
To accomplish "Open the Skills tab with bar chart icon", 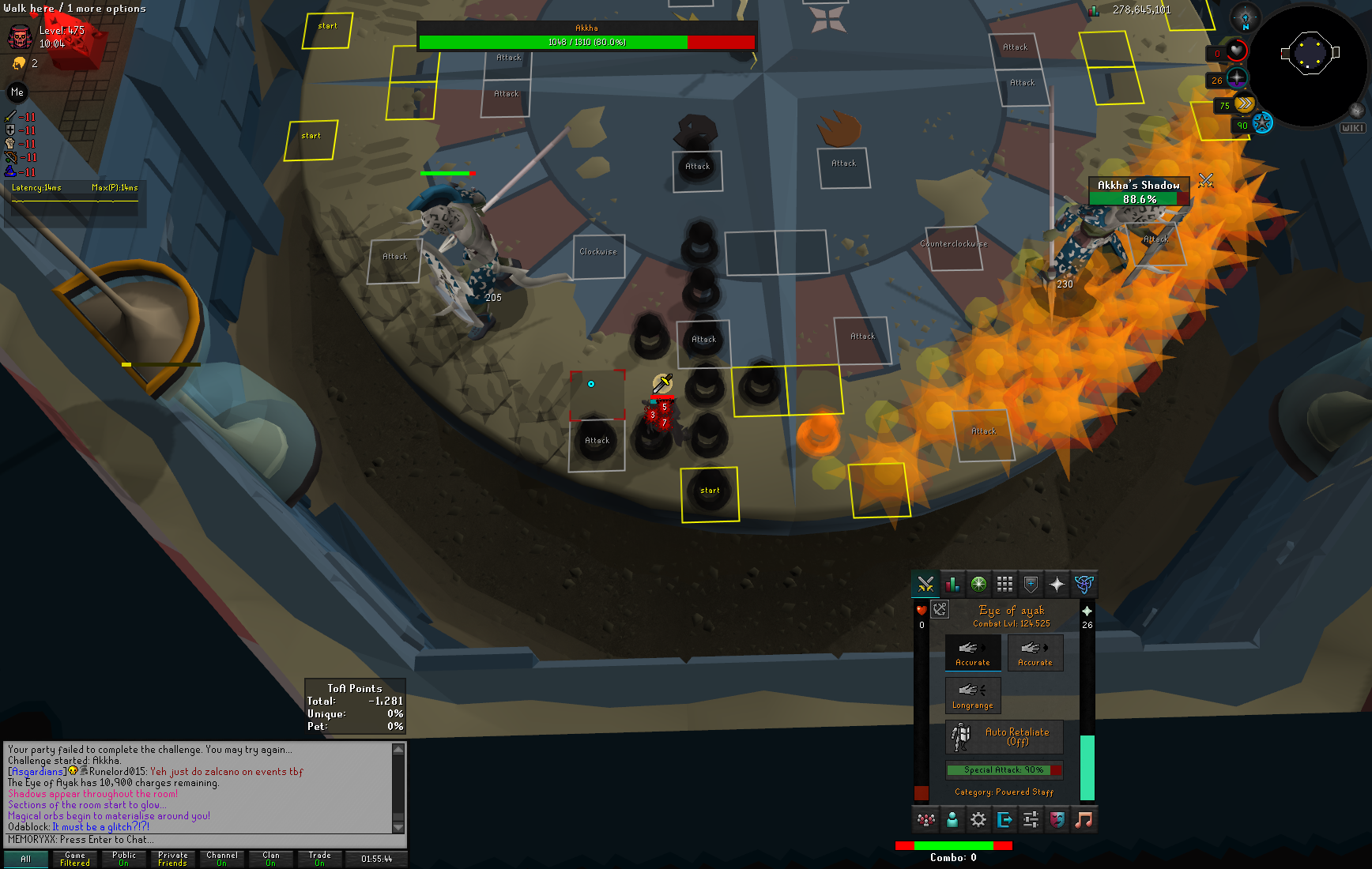I will (952, 585).
